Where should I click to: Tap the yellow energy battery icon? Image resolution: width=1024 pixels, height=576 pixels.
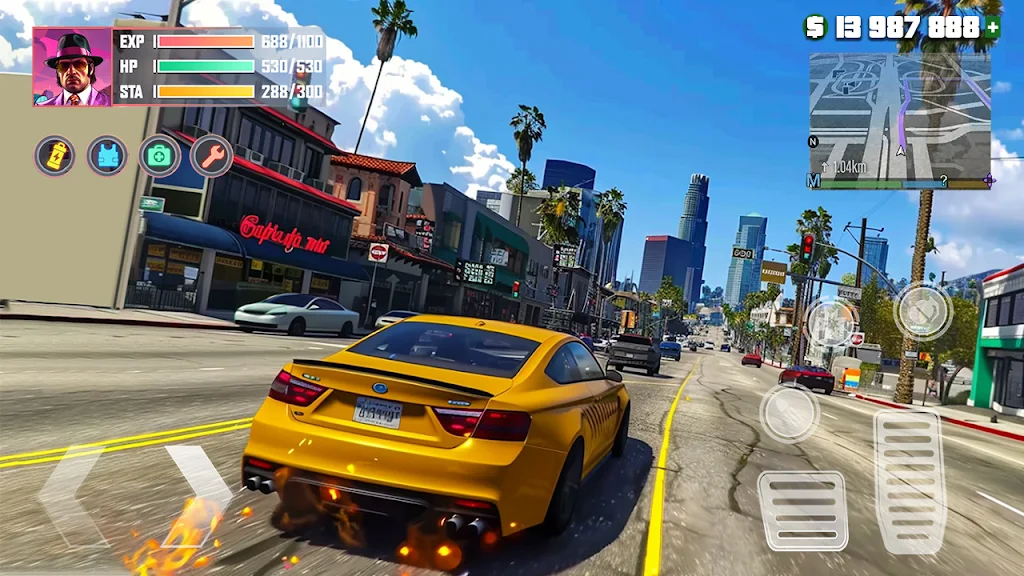pyautogui.click(x=55, y=155)
